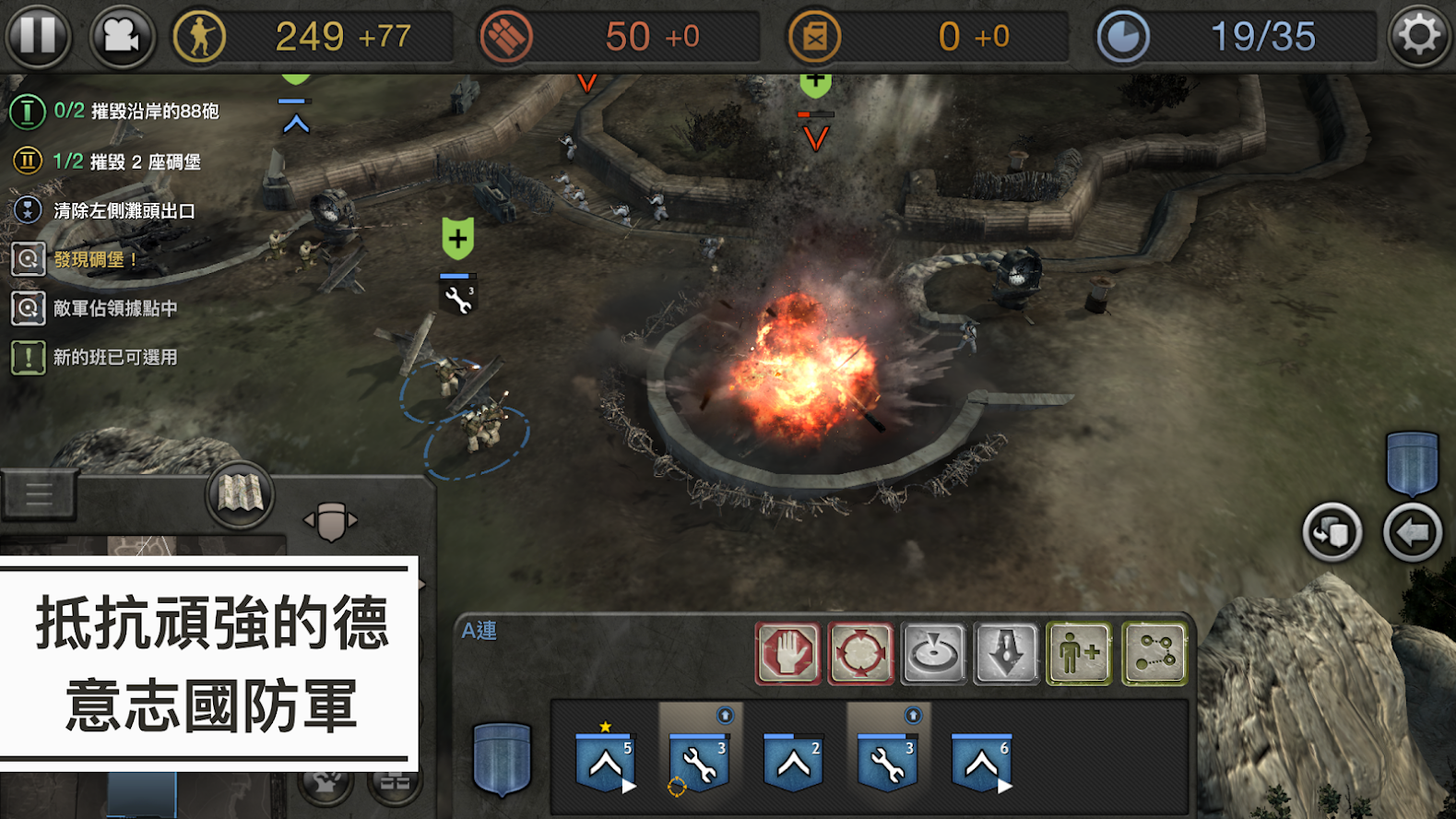Select the level 2 infantry squad card
The image size is (1456, 819).
coord(793,761)
